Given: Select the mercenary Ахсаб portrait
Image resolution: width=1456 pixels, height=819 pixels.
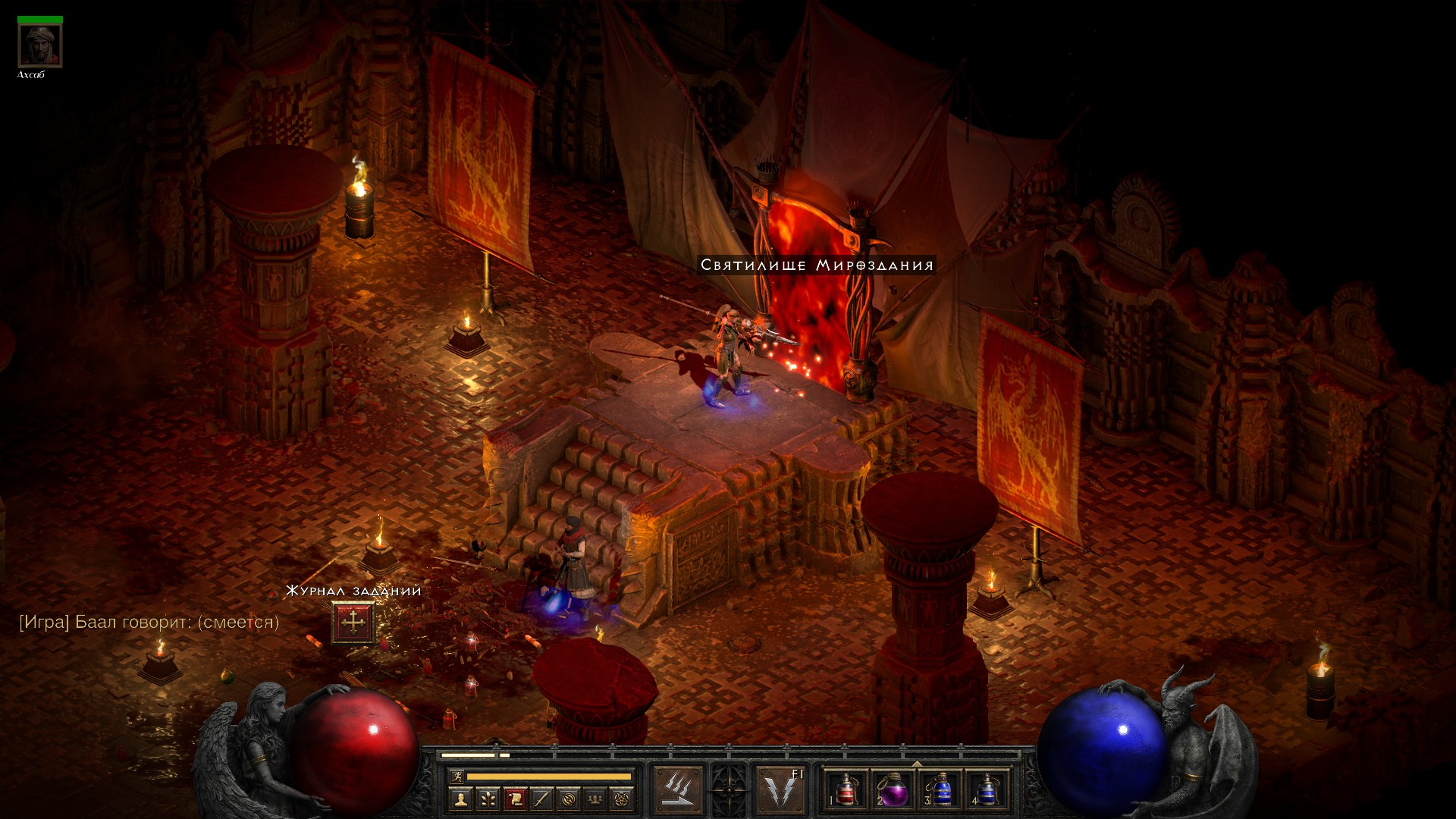Looking at the screenshot, I should (x=40, y=46).
